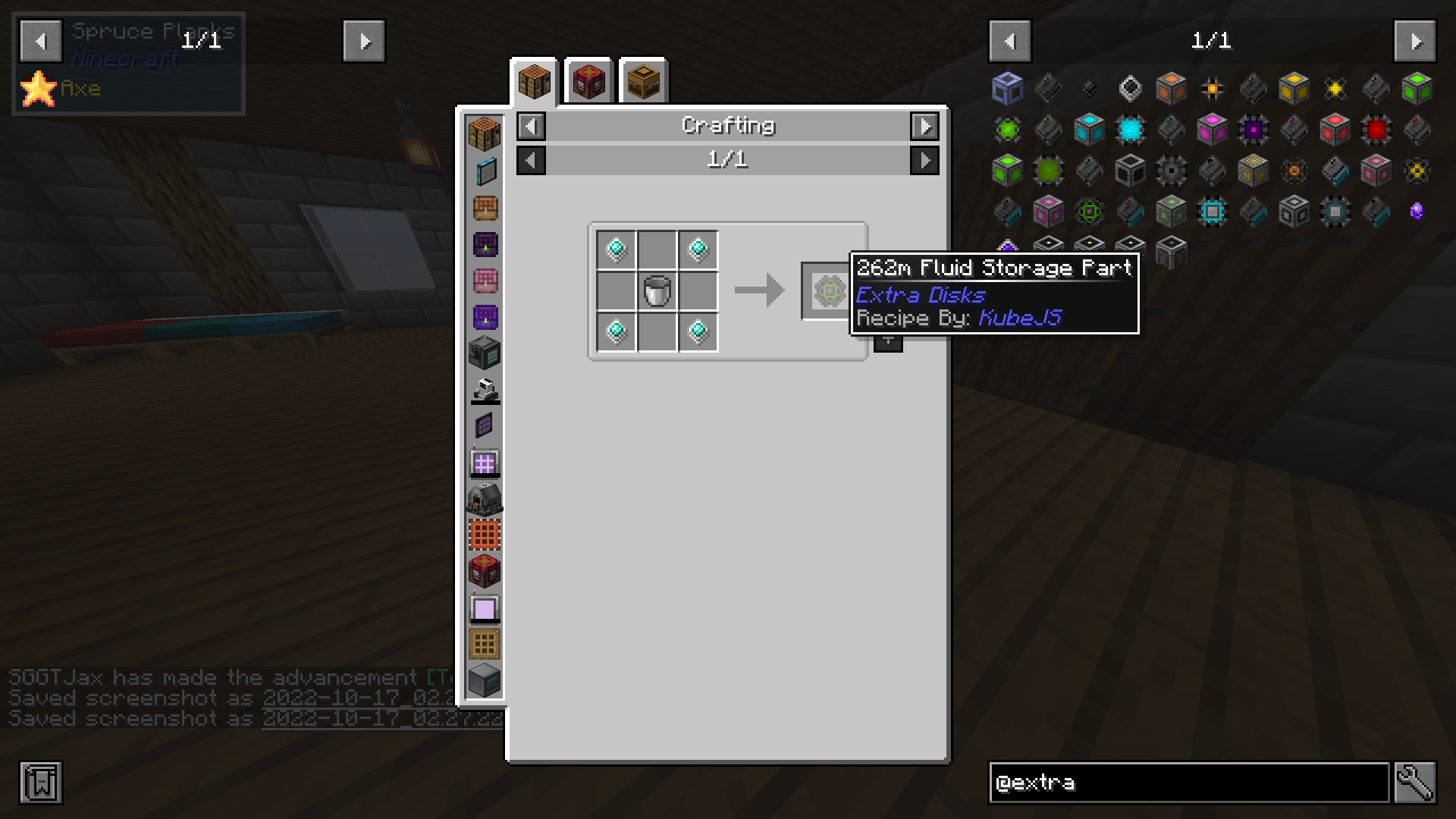Click the blue cube item in the item list
This screenshot has height=819, width=1456.
[1006, 87]
